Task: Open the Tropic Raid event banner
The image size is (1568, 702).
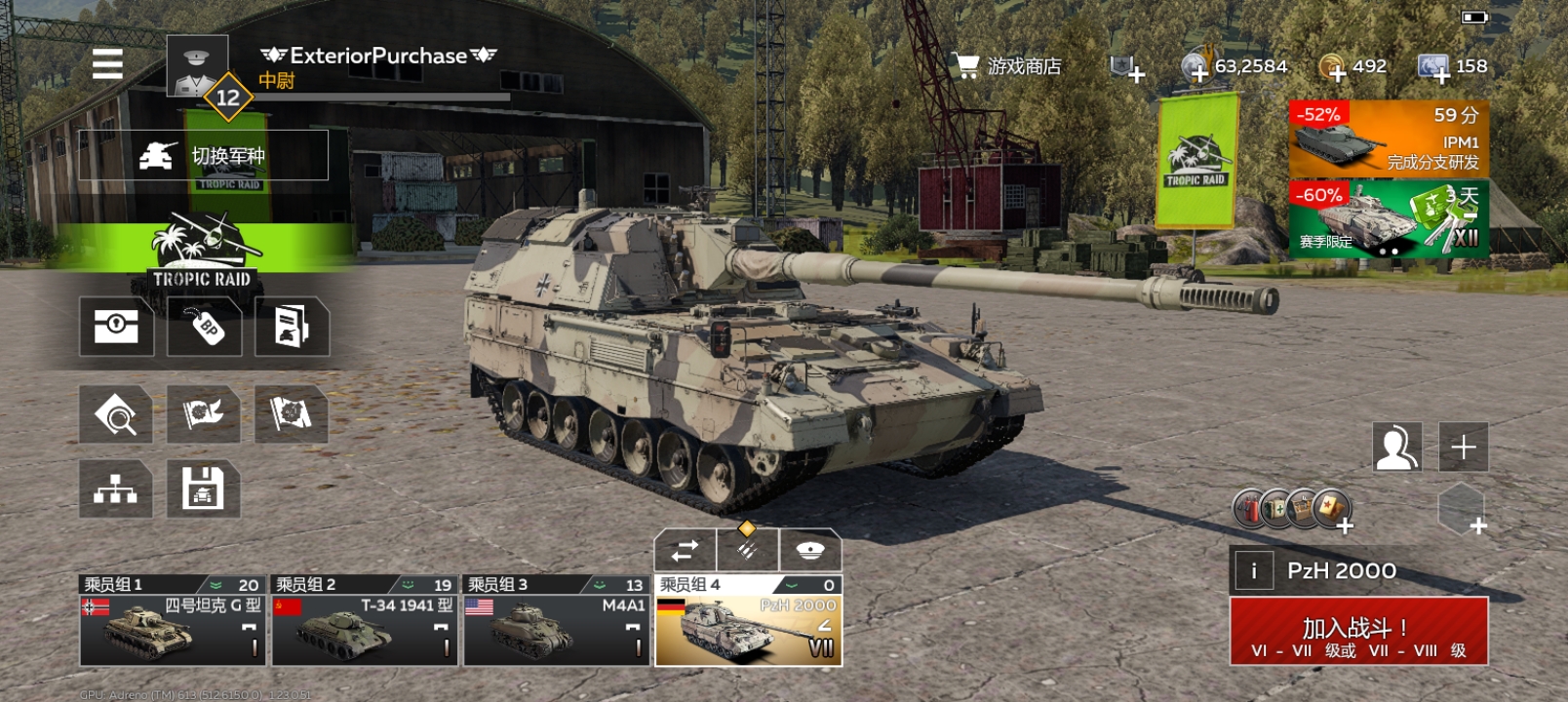Action: [202, 253]
